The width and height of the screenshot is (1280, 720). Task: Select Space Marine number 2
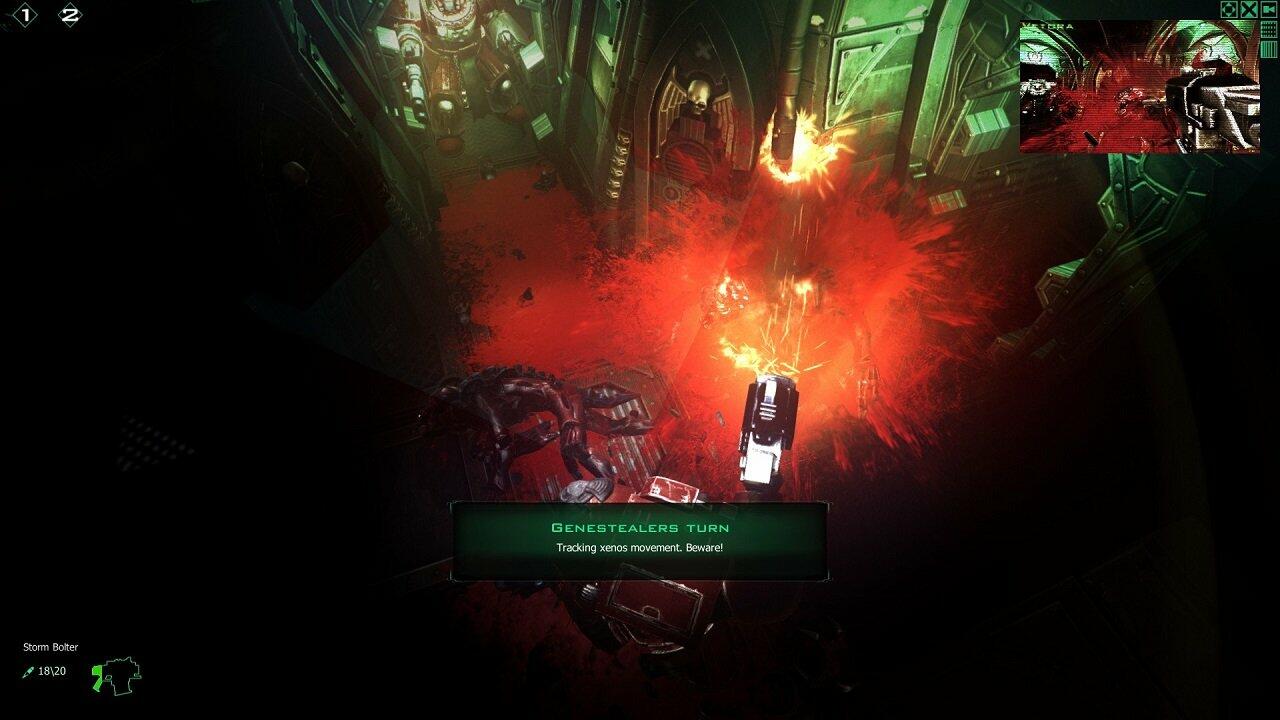click(x=70, y=14)
